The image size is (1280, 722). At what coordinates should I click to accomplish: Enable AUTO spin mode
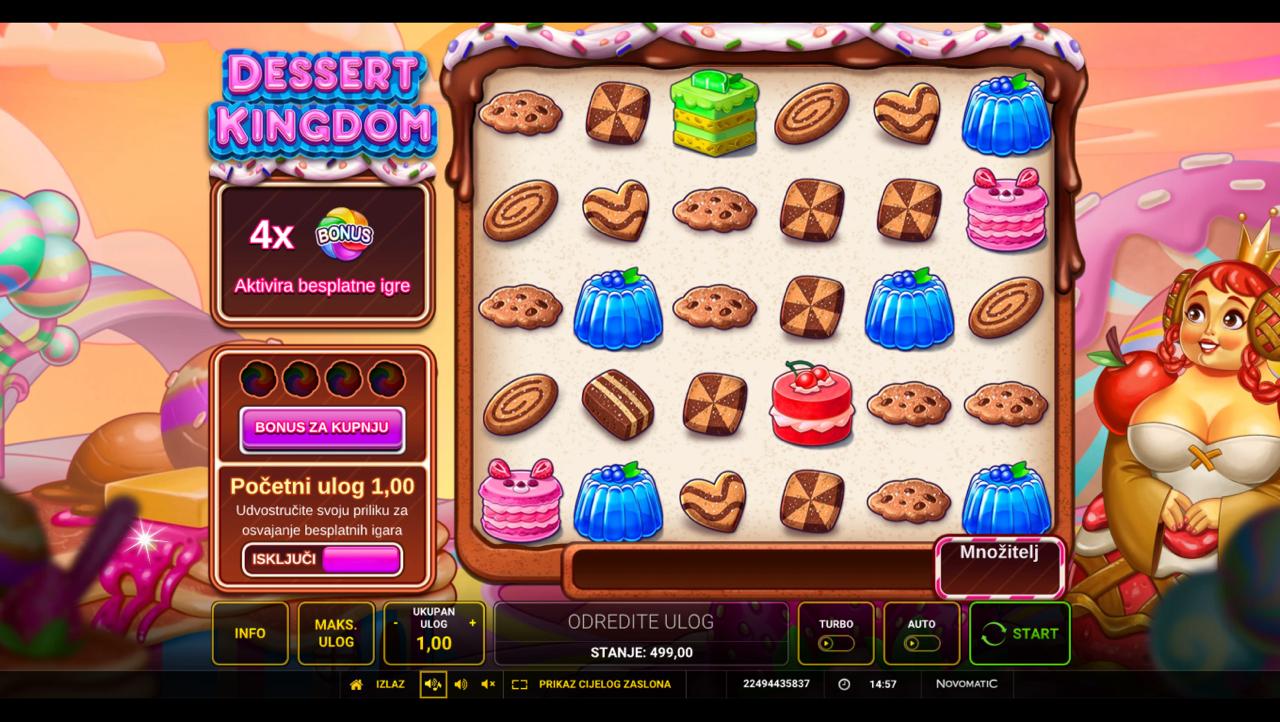pos(921,634)
